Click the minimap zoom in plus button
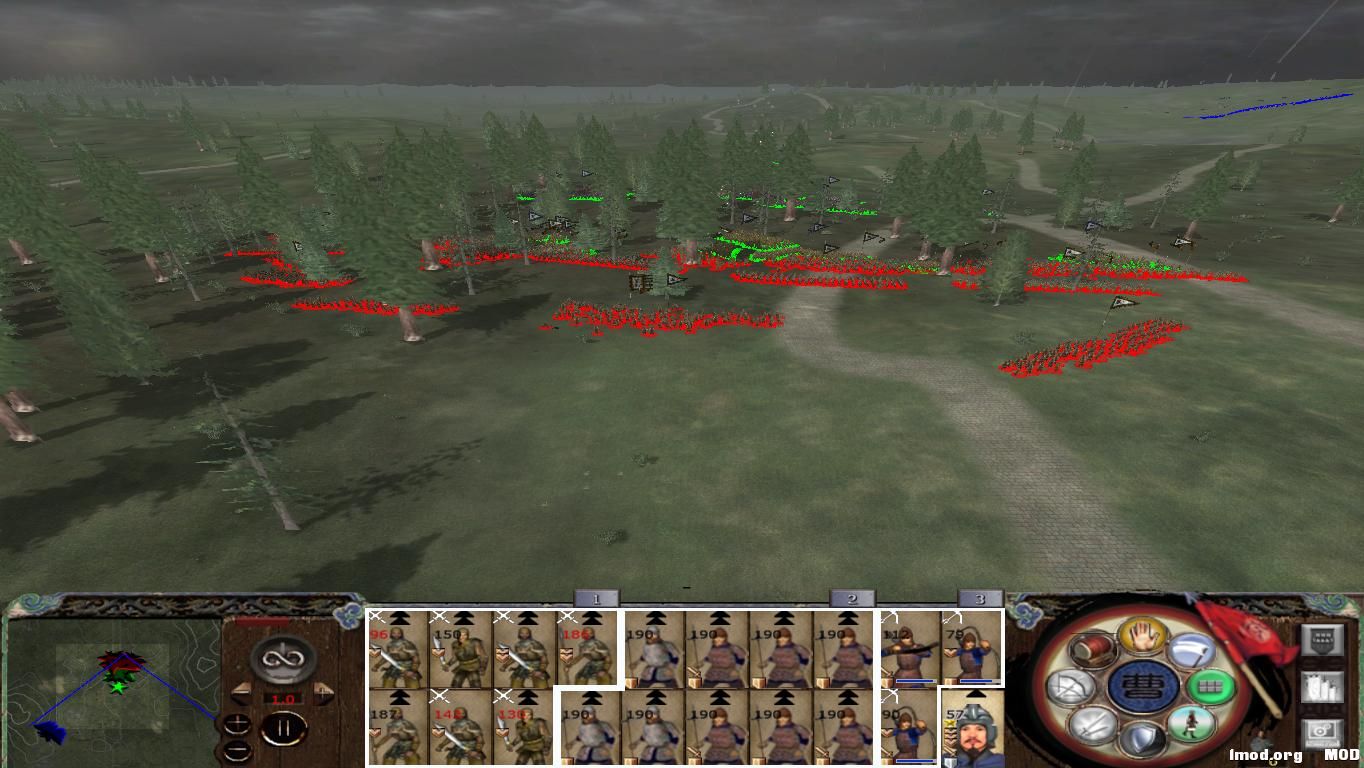Screen dimensions: 1364x768 click(x=238, y=724)
